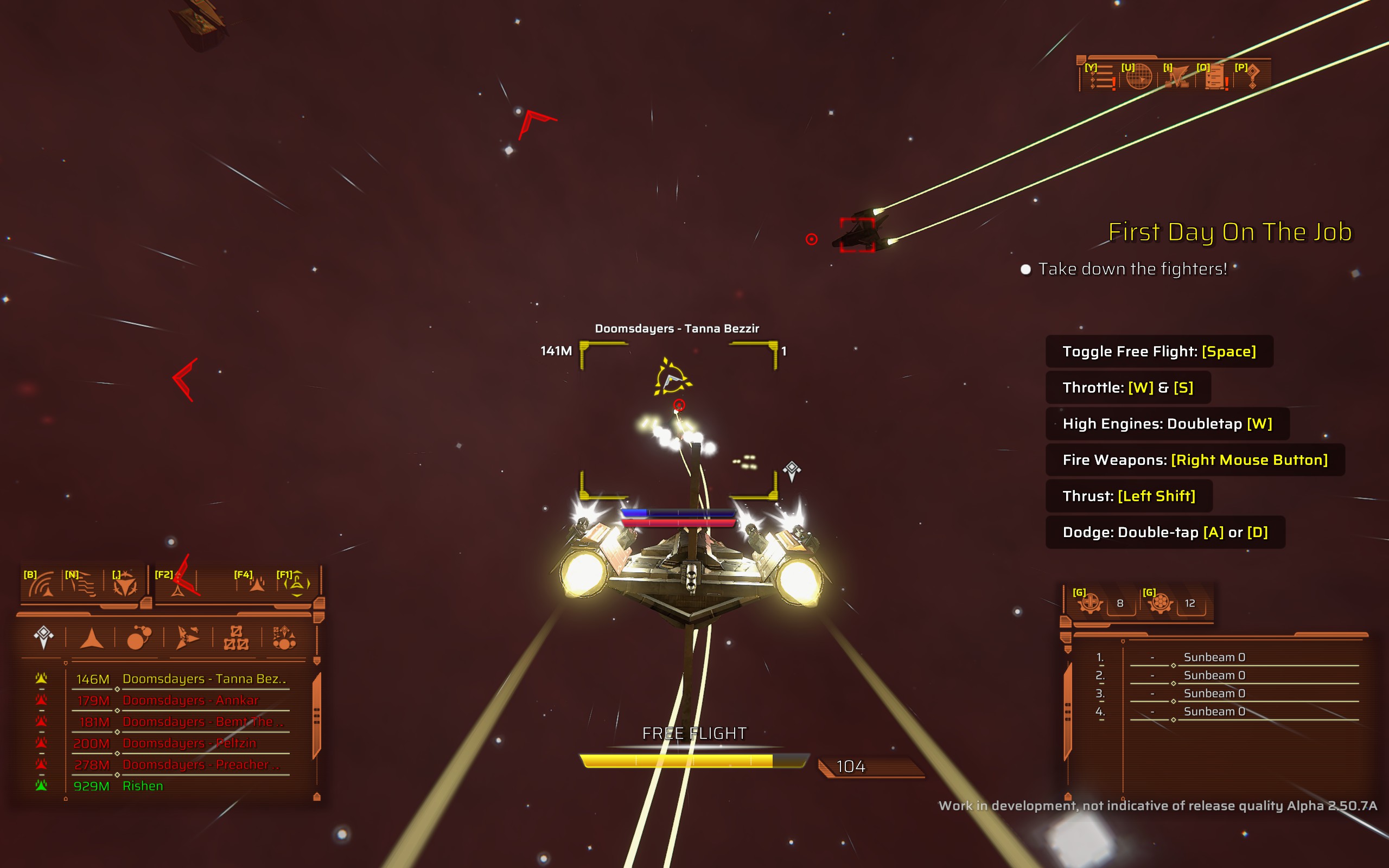Select the white objective marker filter tab
The image size is (1389, 868).
point(43,639)
